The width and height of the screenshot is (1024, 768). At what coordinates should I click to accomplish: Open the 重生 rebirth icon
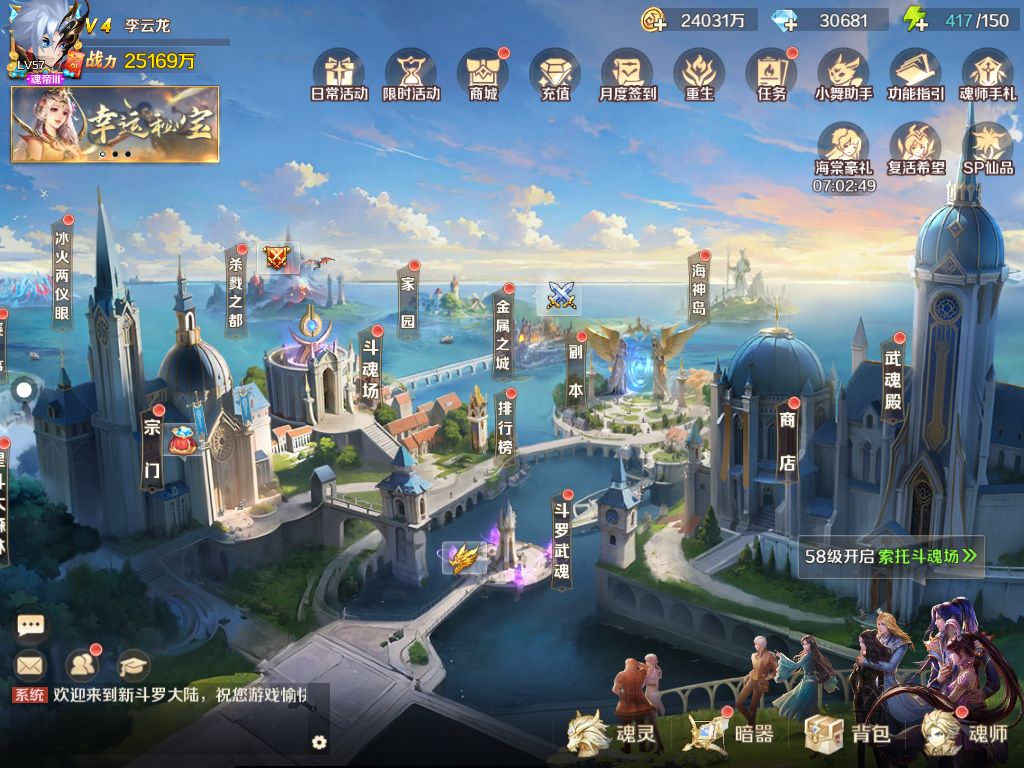699,73
